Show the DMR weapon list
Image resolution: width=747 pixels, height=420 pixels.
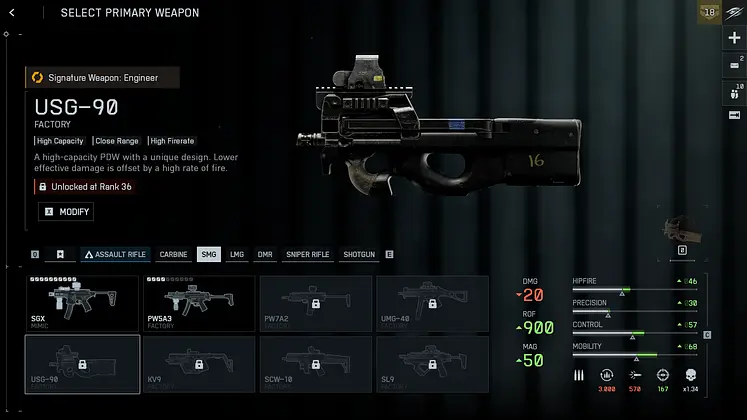(264, 255)
